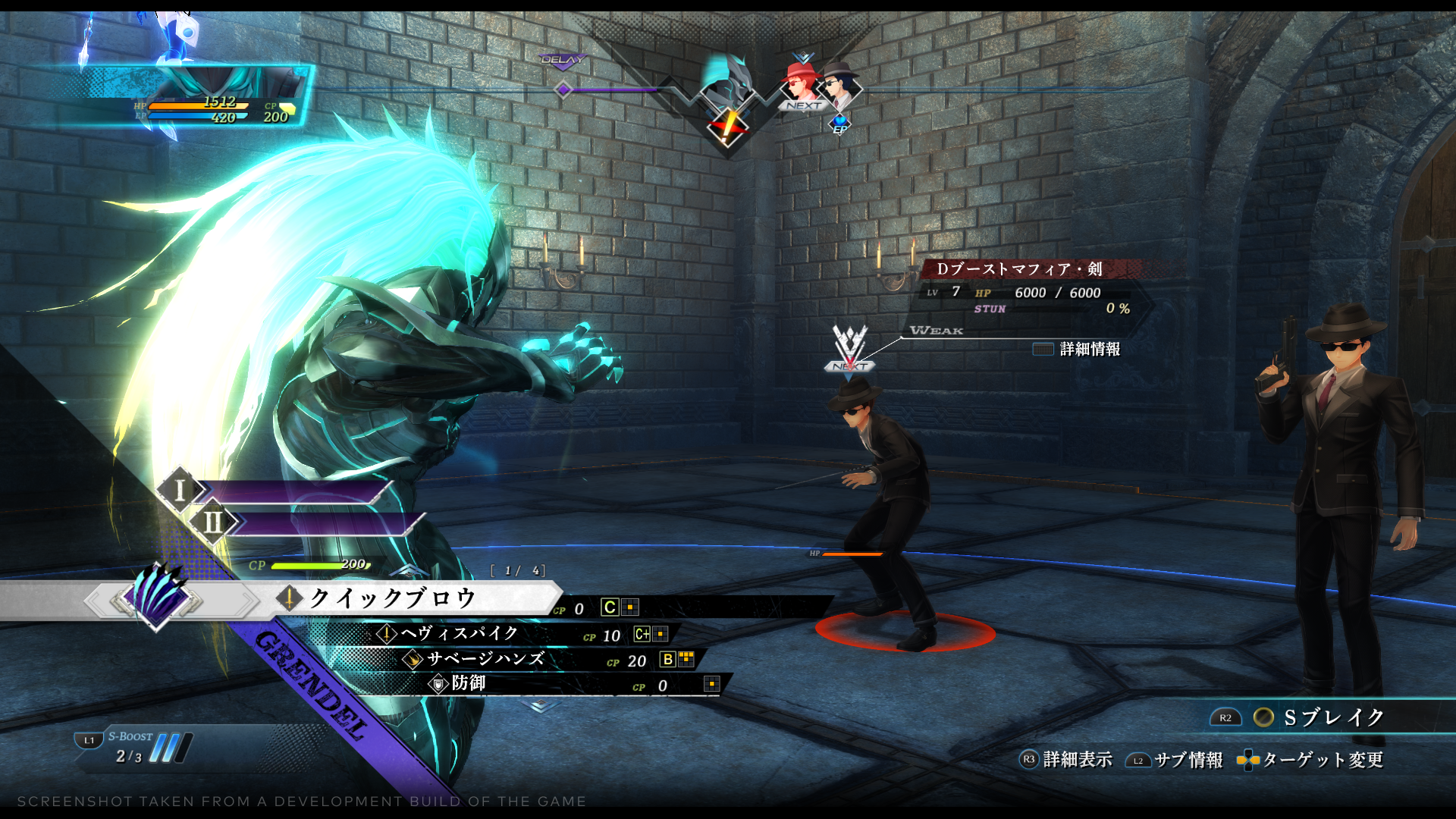The image size is (1456, 819).
Task: Expand the WEAK weakness indicator
Action: [x=936, y=330]
